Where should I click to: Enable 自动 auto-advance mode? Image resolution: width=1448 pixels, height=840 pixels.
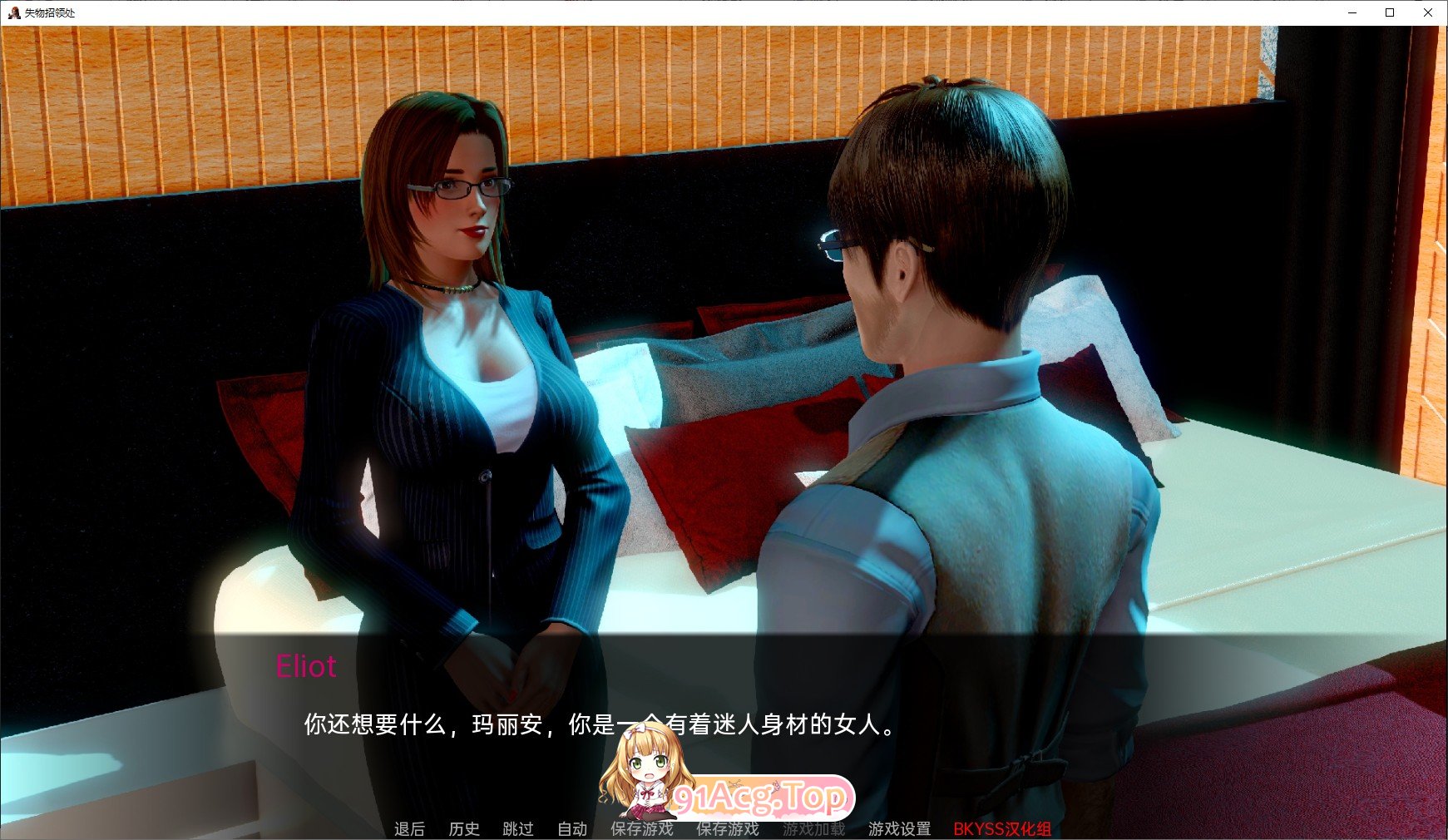coord(573,829)
